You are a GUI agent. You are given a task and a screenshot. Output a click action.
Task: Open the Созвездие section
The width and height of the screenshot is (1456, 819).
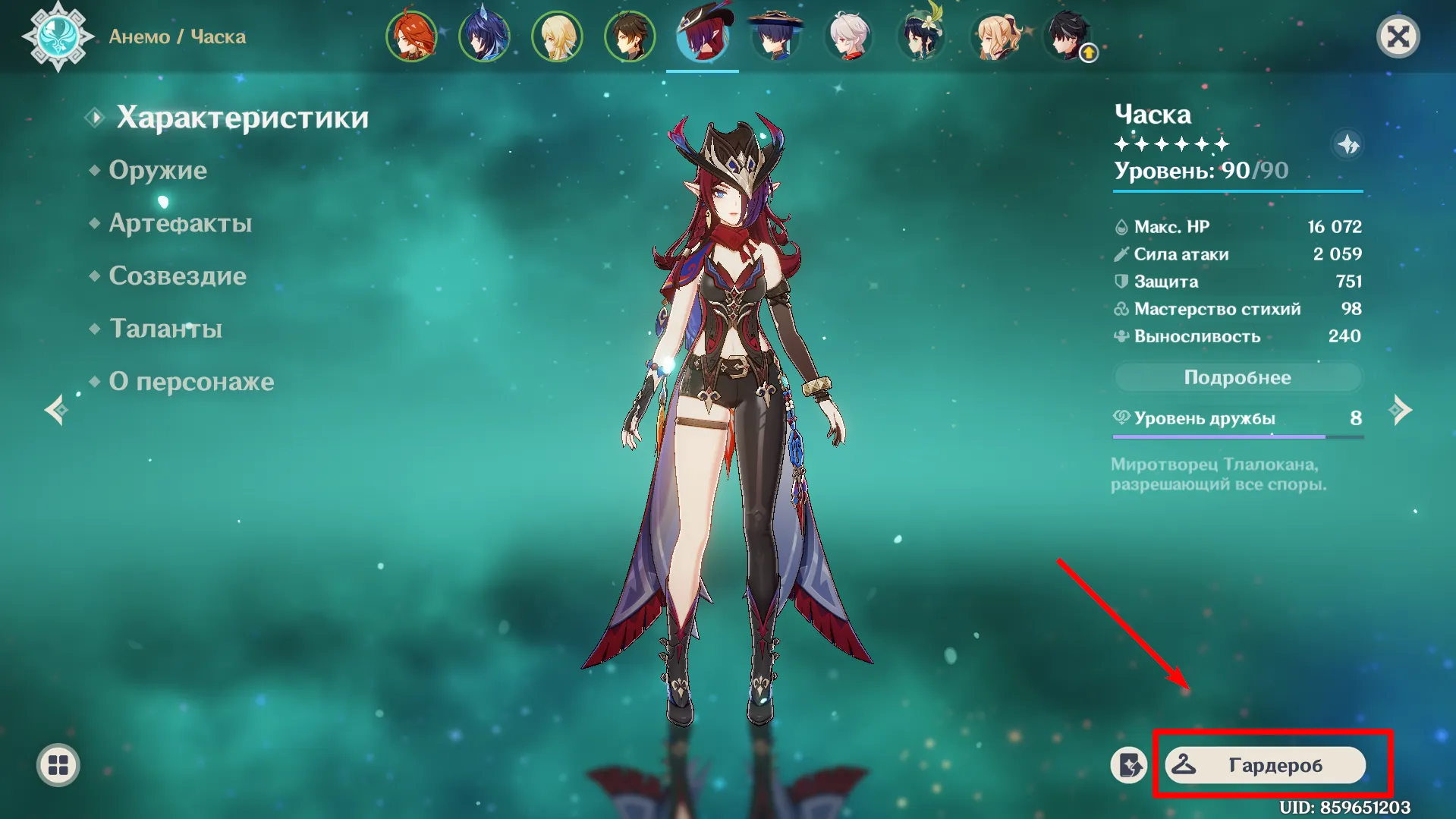[x=177, y=276]
